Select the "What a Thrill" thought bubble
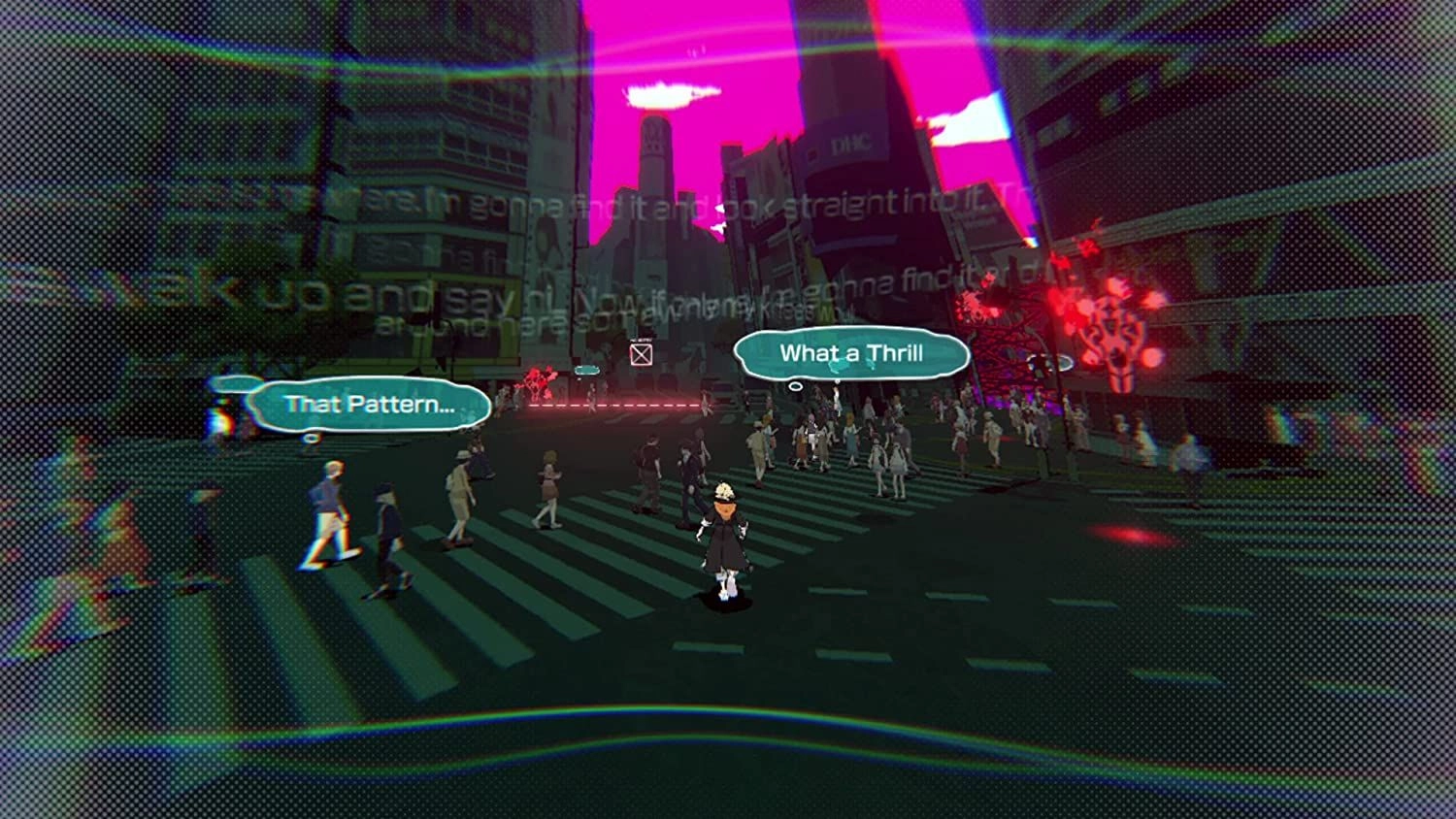The width and height of the screenshot is (1456, 819). [x=851, y=354]
